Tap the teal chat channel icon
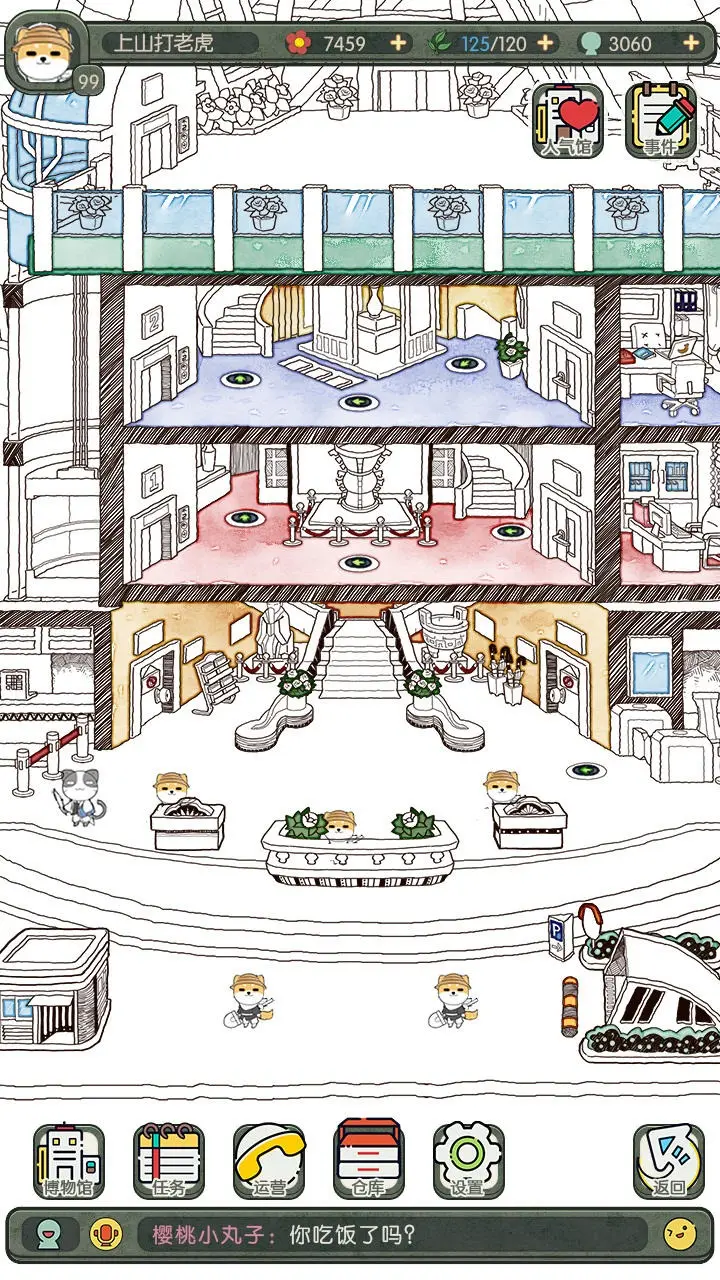Screen dimensions: 720x1280 46,1234
